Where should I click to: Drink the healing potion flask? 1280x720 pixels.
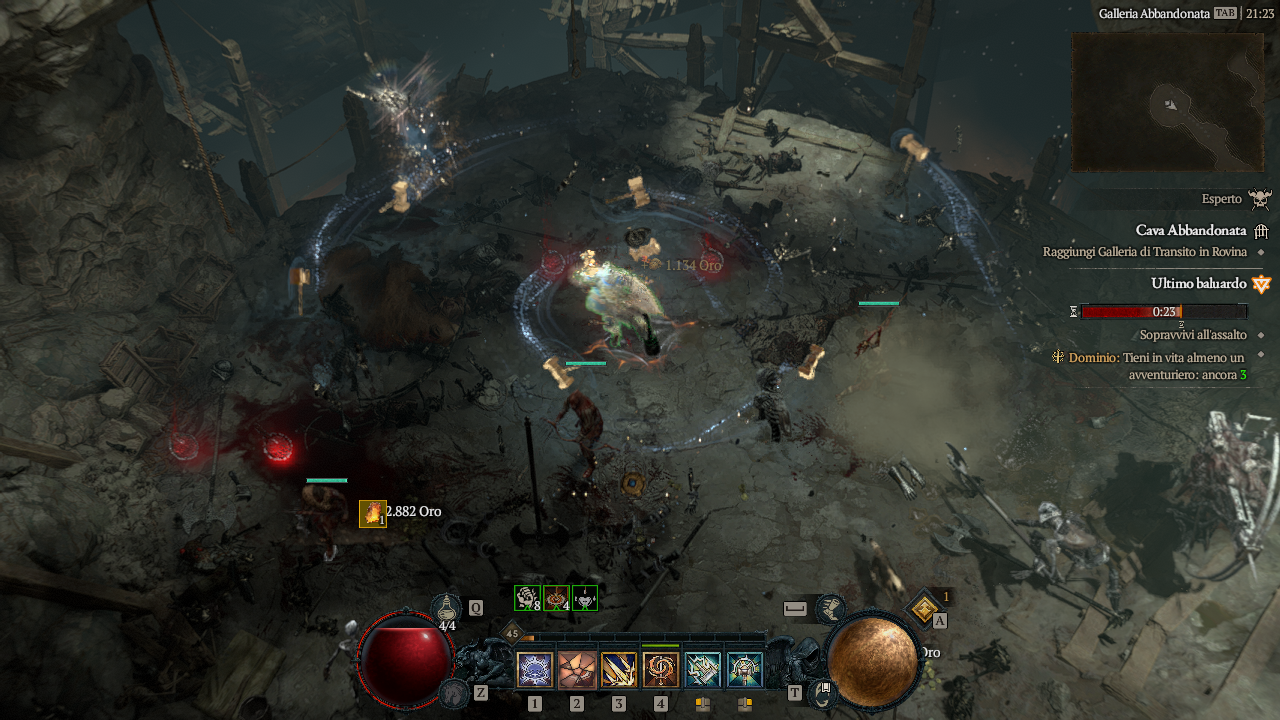(x=446, y=607)
